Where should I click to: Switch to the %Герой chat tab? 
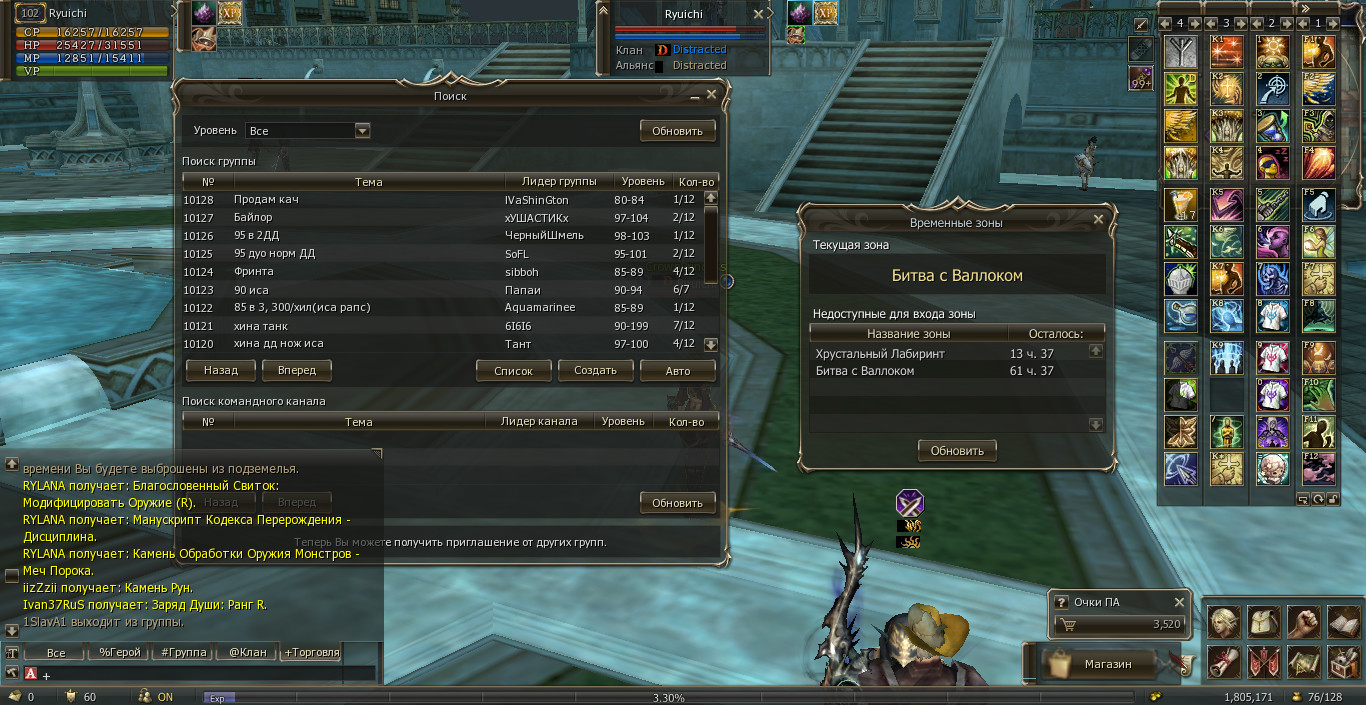[x=120, y=653]
